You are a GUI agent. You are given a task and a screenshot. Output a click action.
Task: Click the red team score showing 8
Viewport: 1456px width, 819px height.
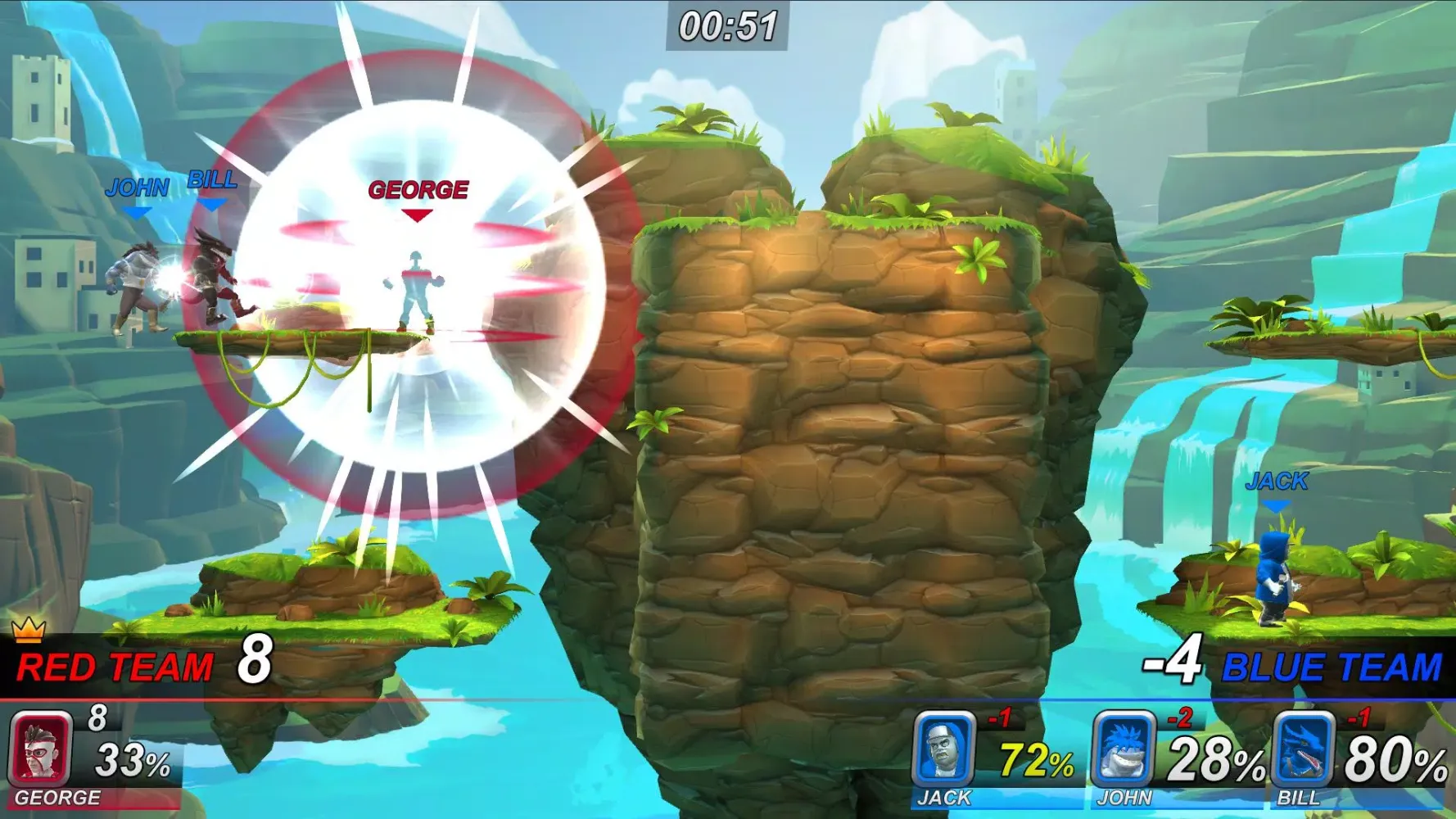click(x=255, y=660)
